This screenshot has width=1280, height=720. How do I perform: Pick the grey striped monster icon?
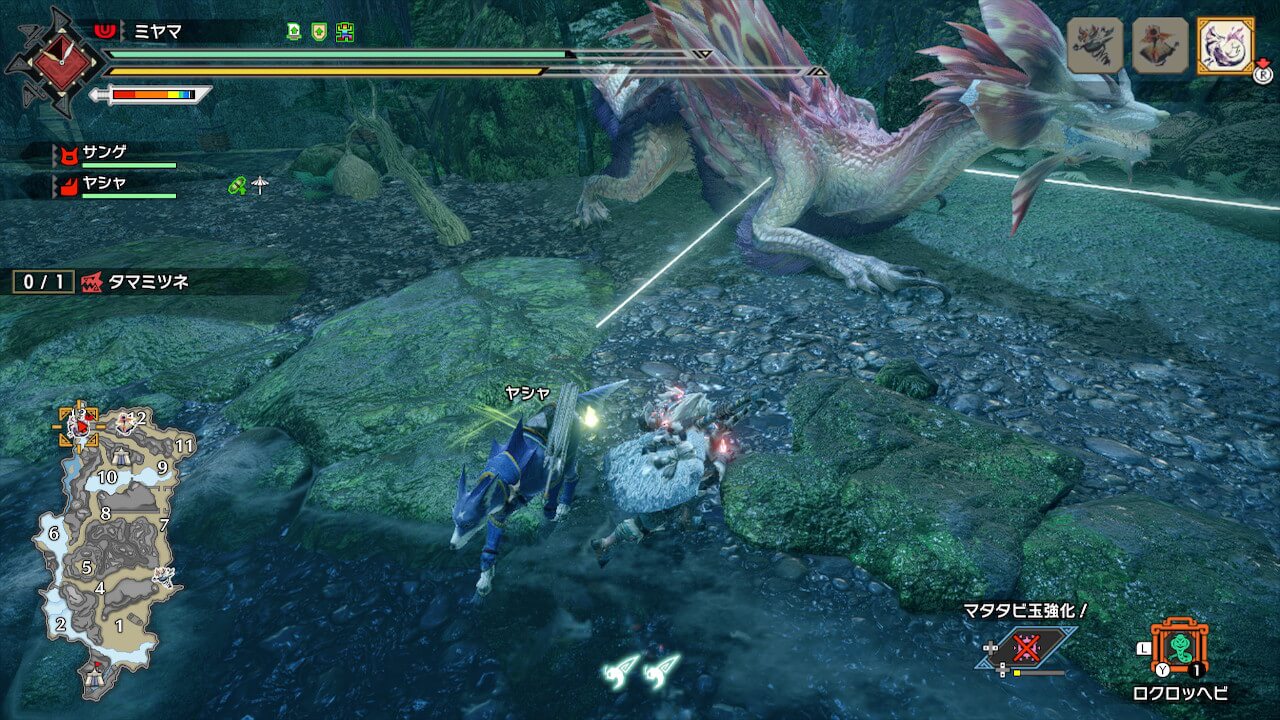[x=1095, y=45]
